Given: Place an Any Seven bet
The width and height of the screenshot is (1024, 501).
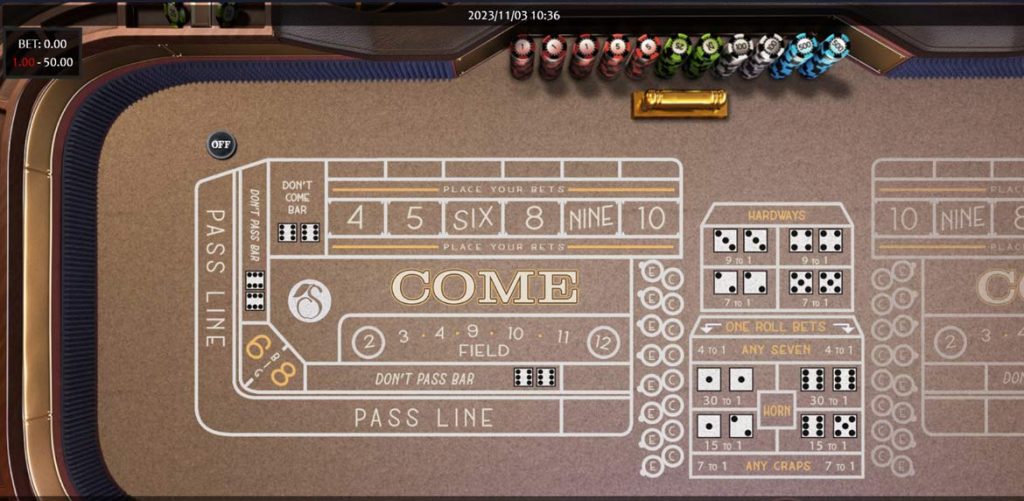Looking at the screenshot, I should (776, 350).
